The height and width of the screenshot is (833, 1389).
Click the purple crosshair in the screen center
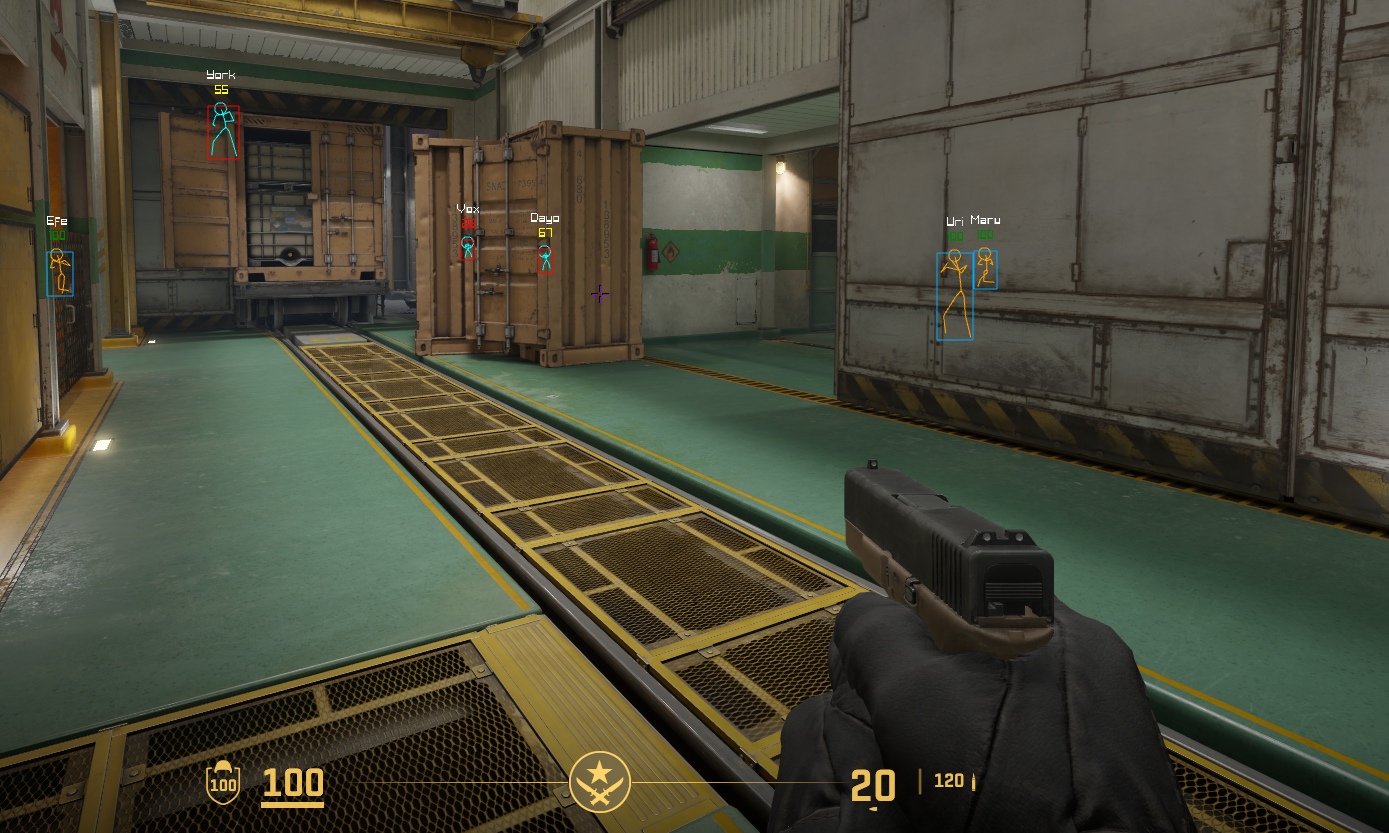(x=598, y=294)
